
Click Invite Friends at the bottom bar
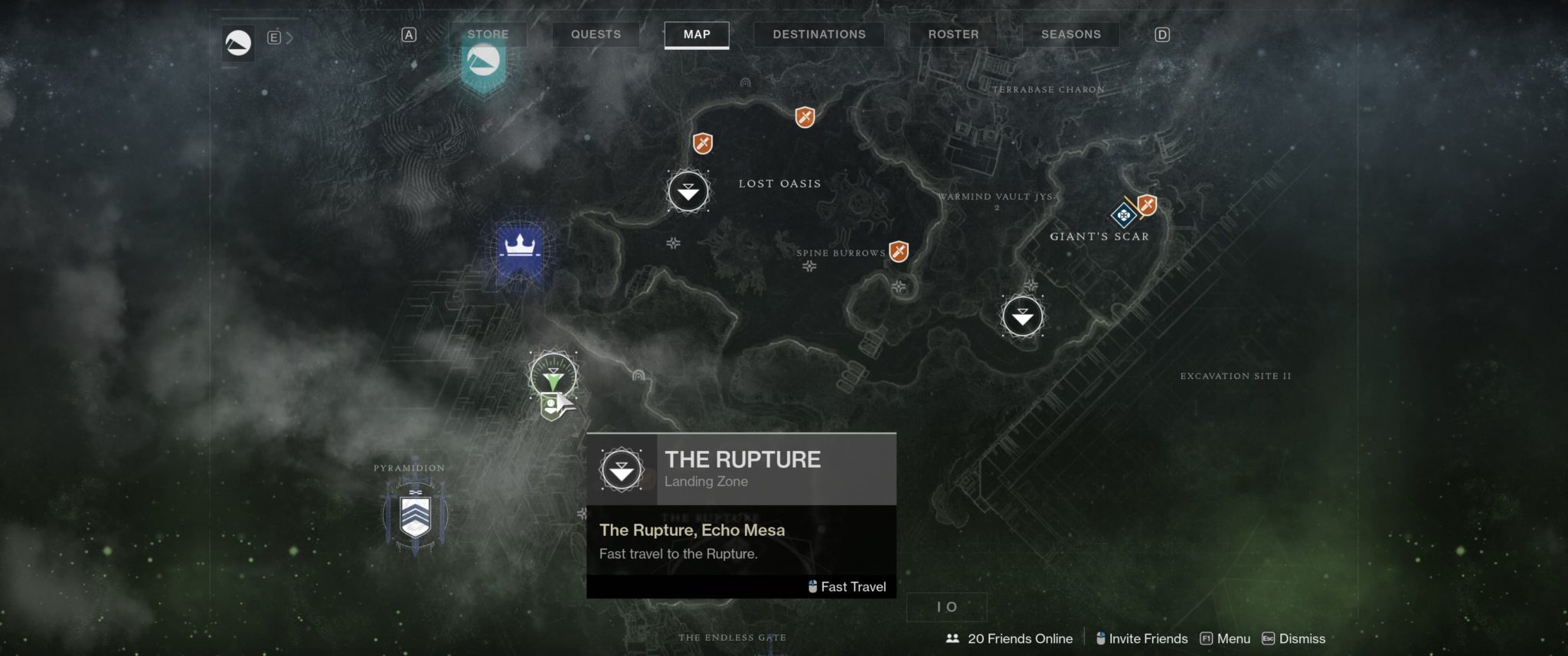1142,638
